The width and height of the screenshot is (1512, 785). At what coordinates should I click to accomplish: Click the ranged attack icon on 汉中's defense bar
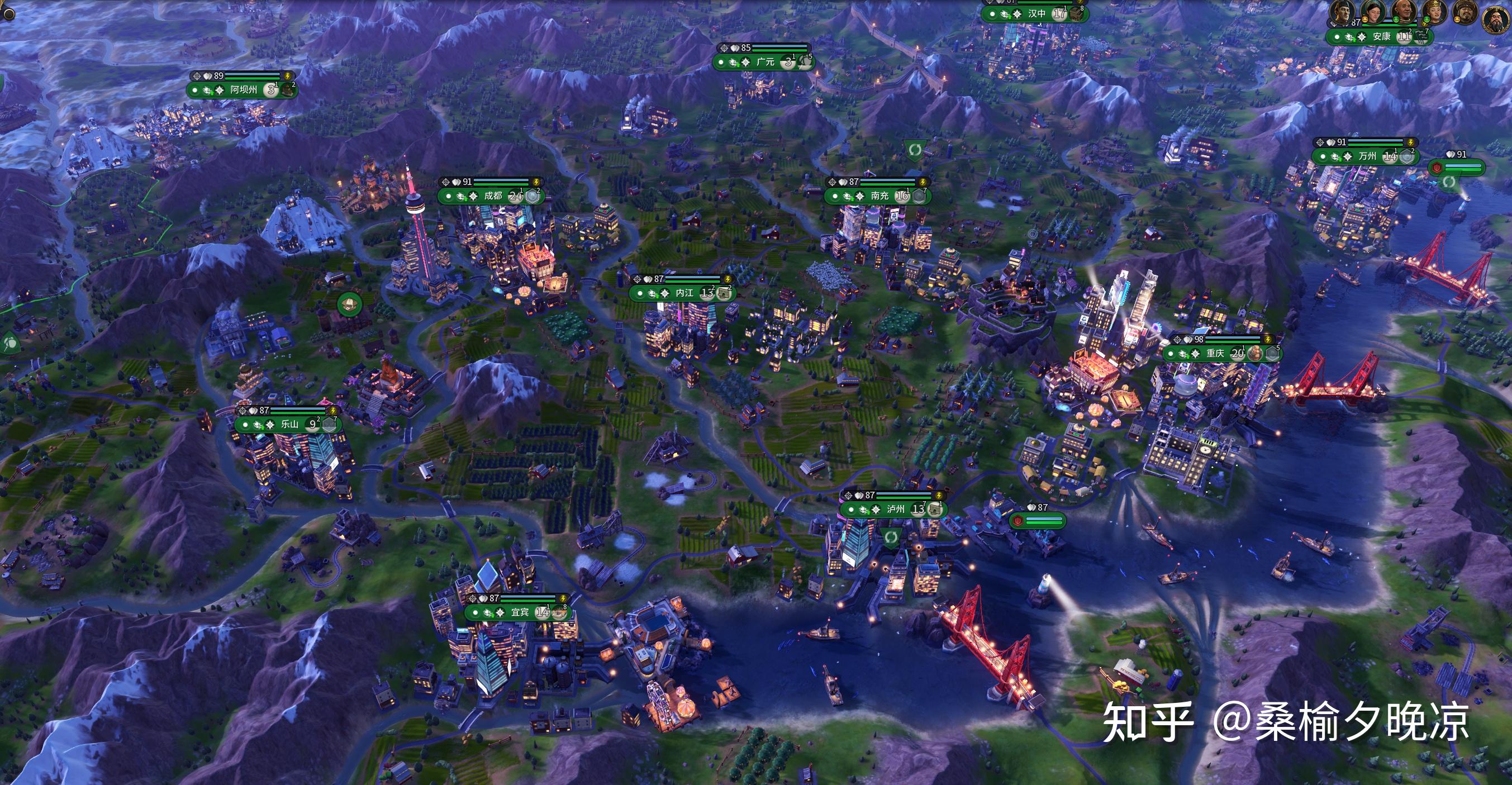coord(990,2)
